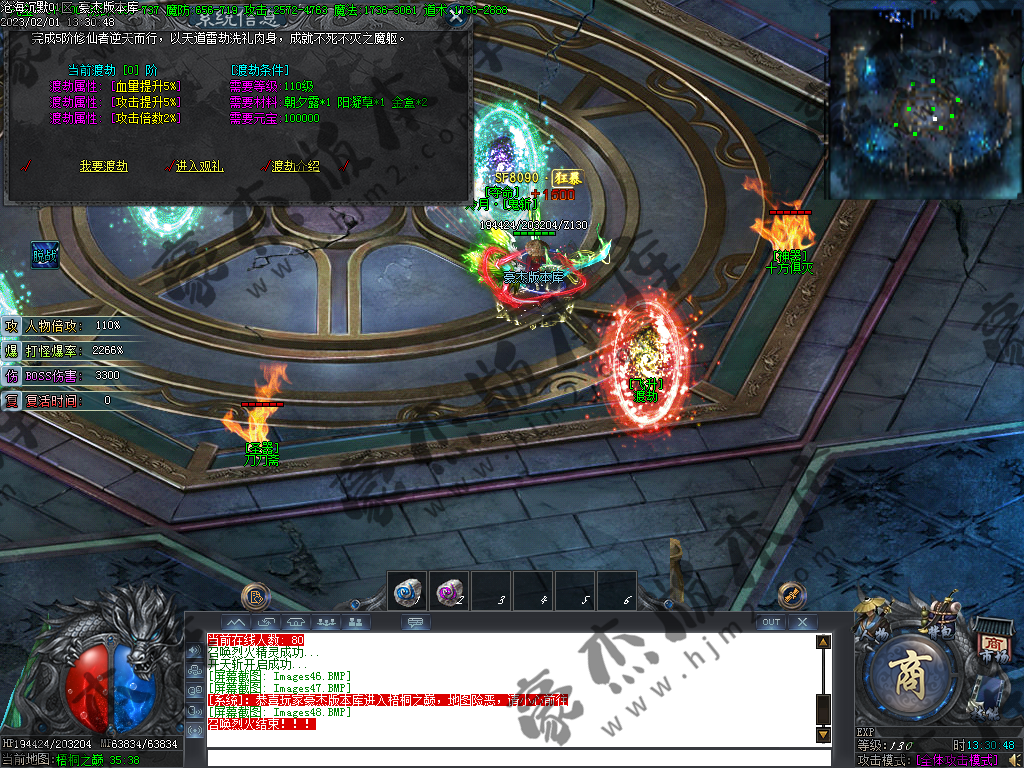Click the OUT button above chat
Viewport: 1024px width, 768px height.
pyautogui.click(x=770, y=622)
